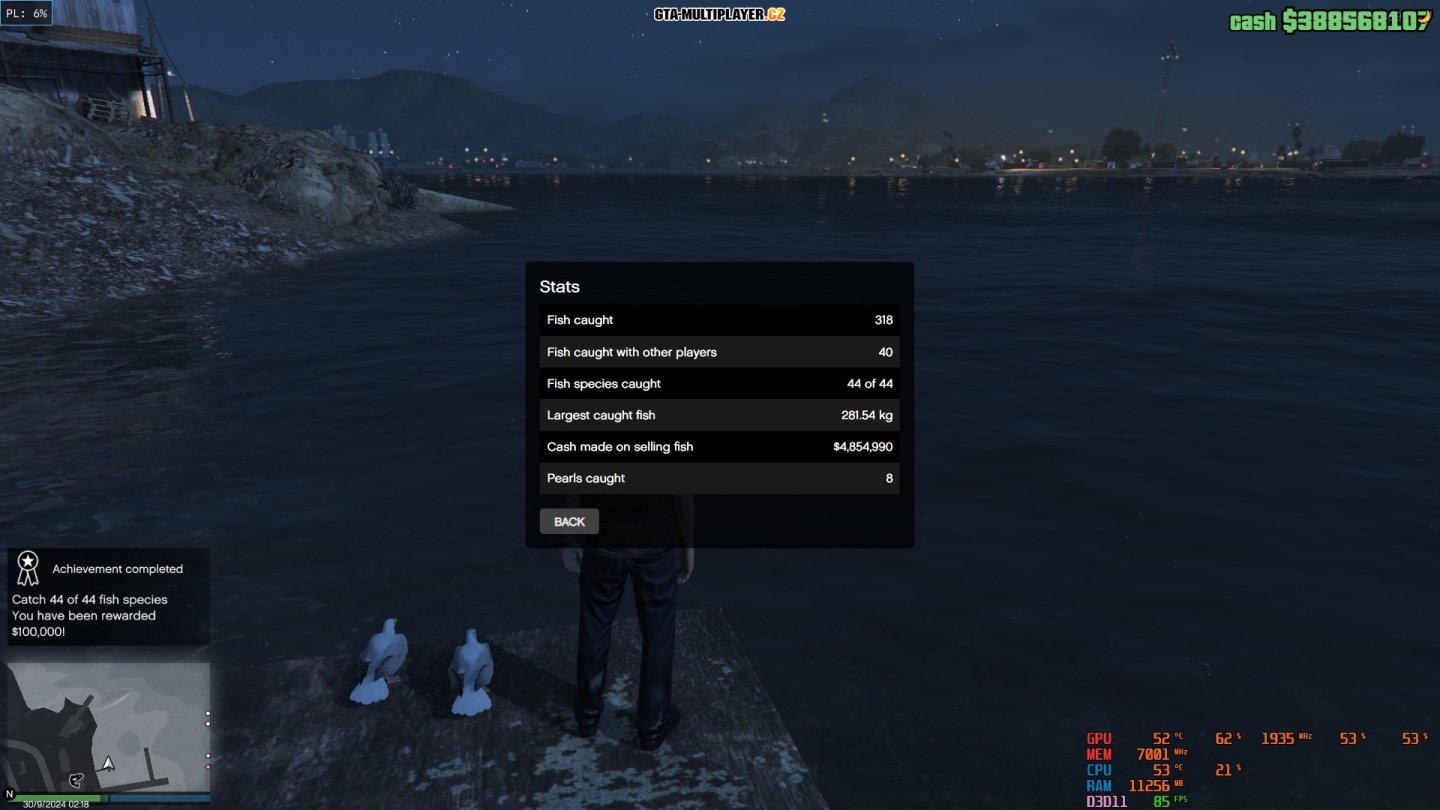Click the BACK button
Viewport: 1440px width, 810px height.
click(x=569, y=521)
